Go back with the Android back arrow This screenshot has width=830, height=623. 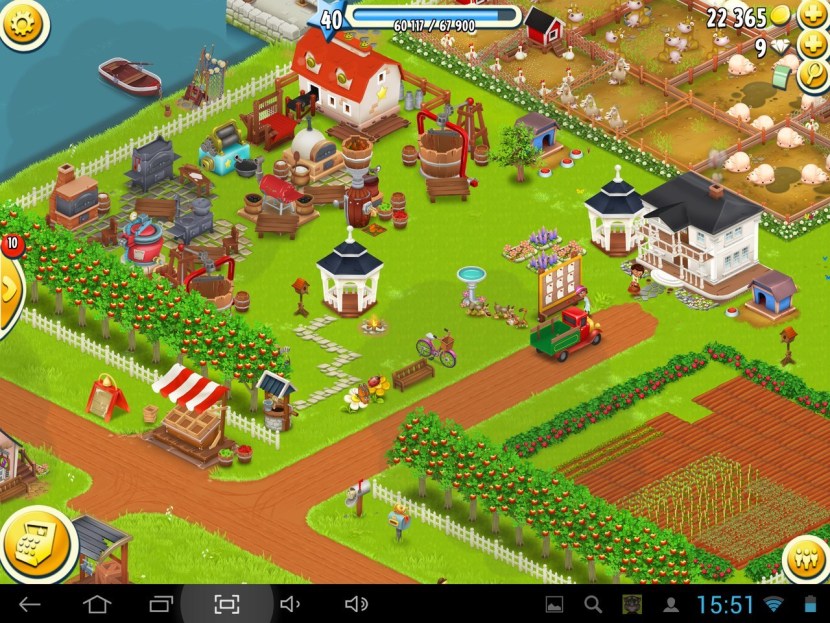pos(30,604)
